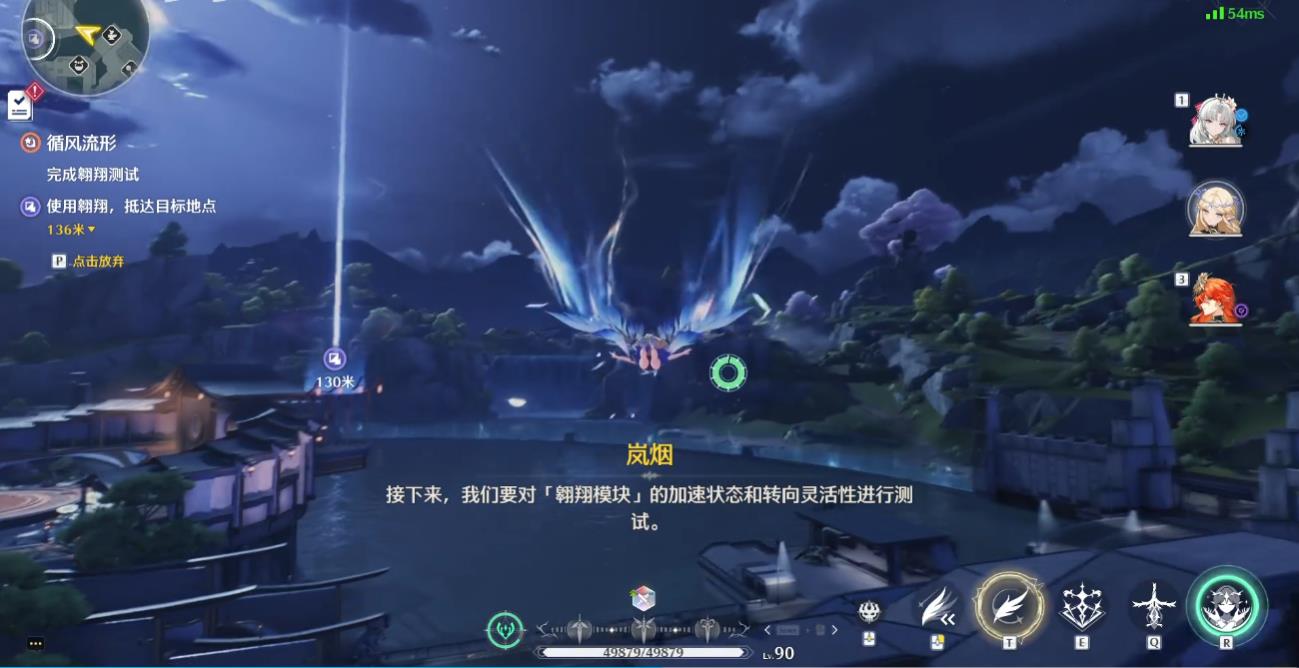Cycle quick item to the next one

(834, 630)
